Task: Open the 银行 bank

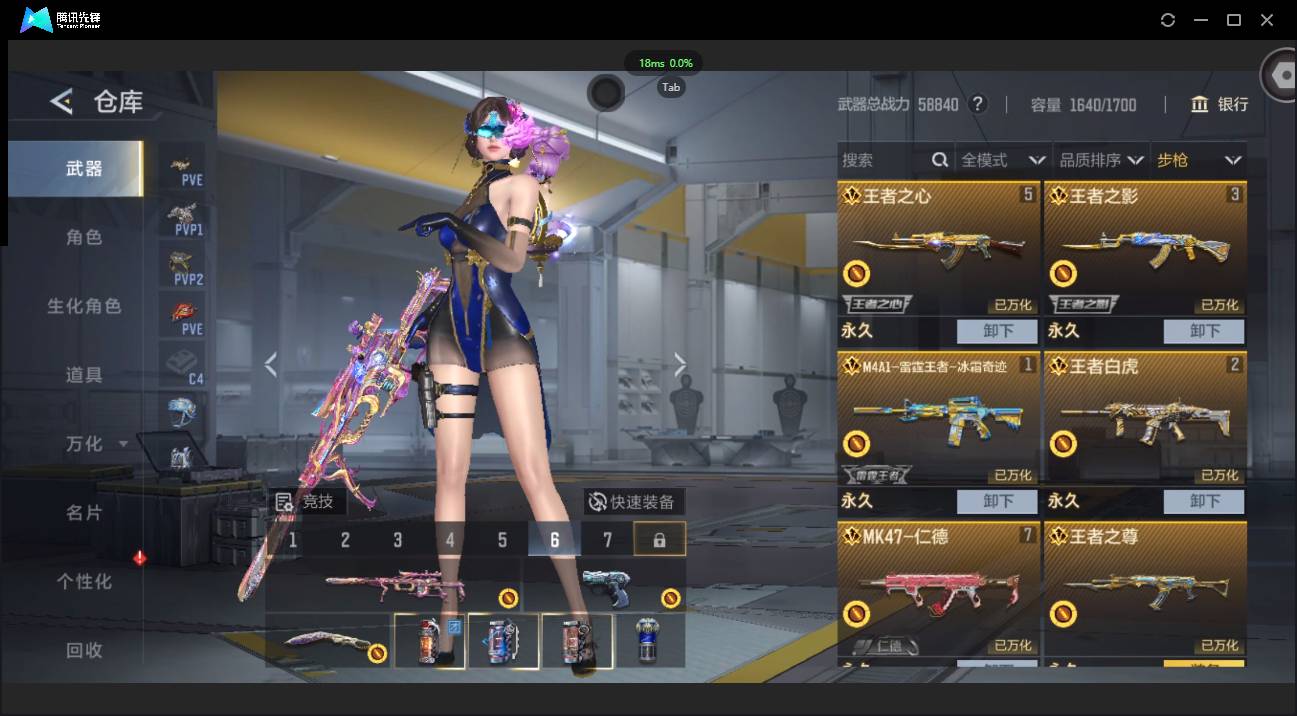Action: [1219, 104]
